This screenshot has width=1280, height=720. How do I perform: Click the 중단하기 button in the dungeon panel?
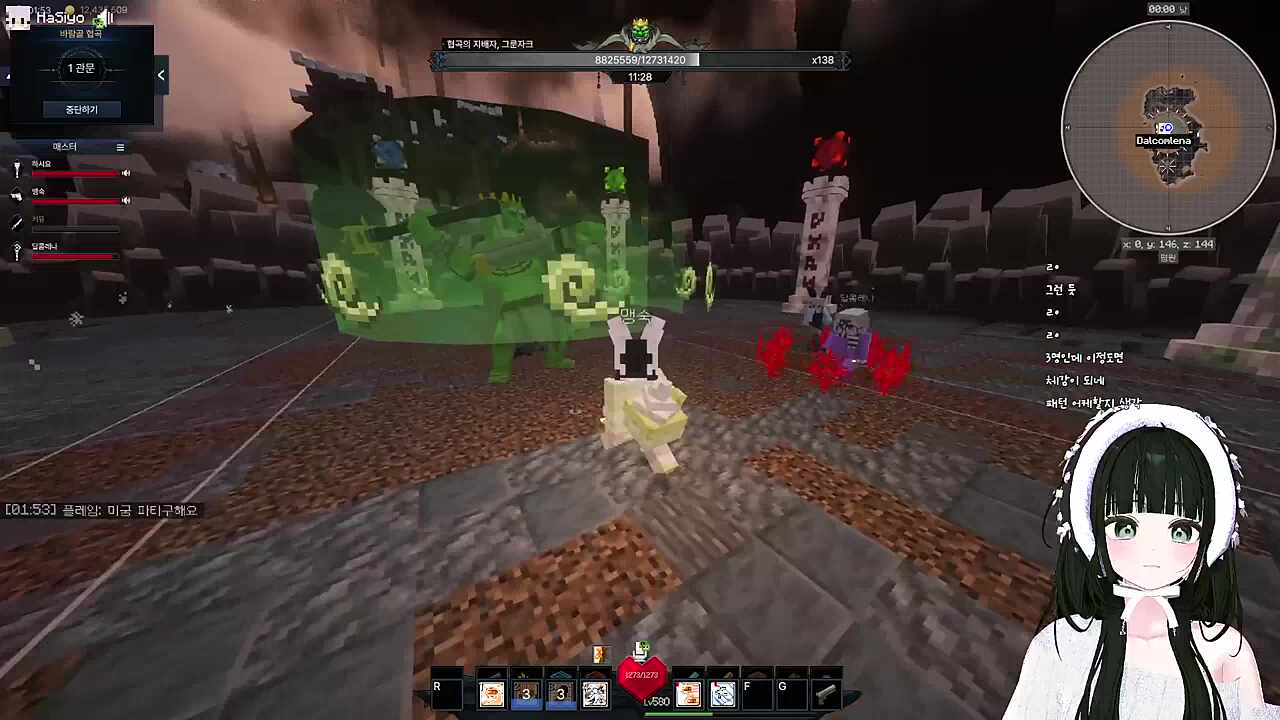(x=81, y=109)
